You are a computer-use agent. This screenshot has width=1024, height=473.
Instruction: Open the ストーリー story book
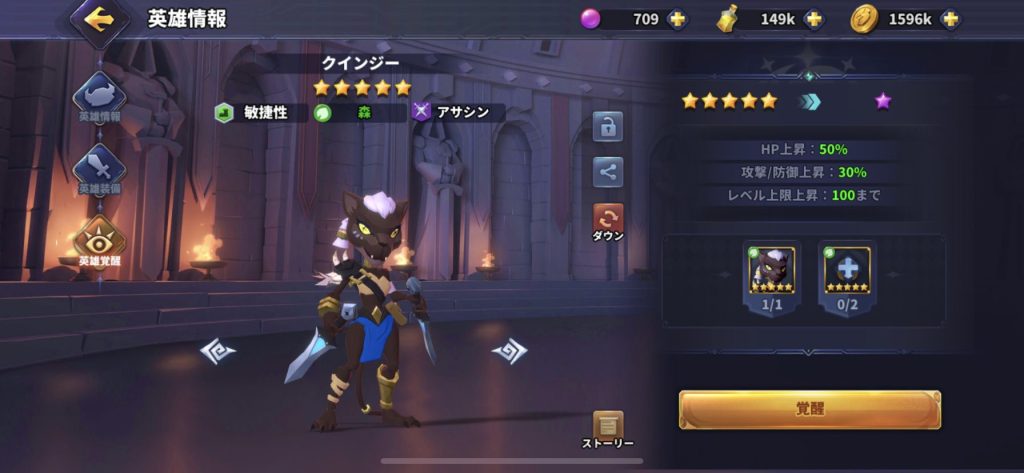click(607, 427)
